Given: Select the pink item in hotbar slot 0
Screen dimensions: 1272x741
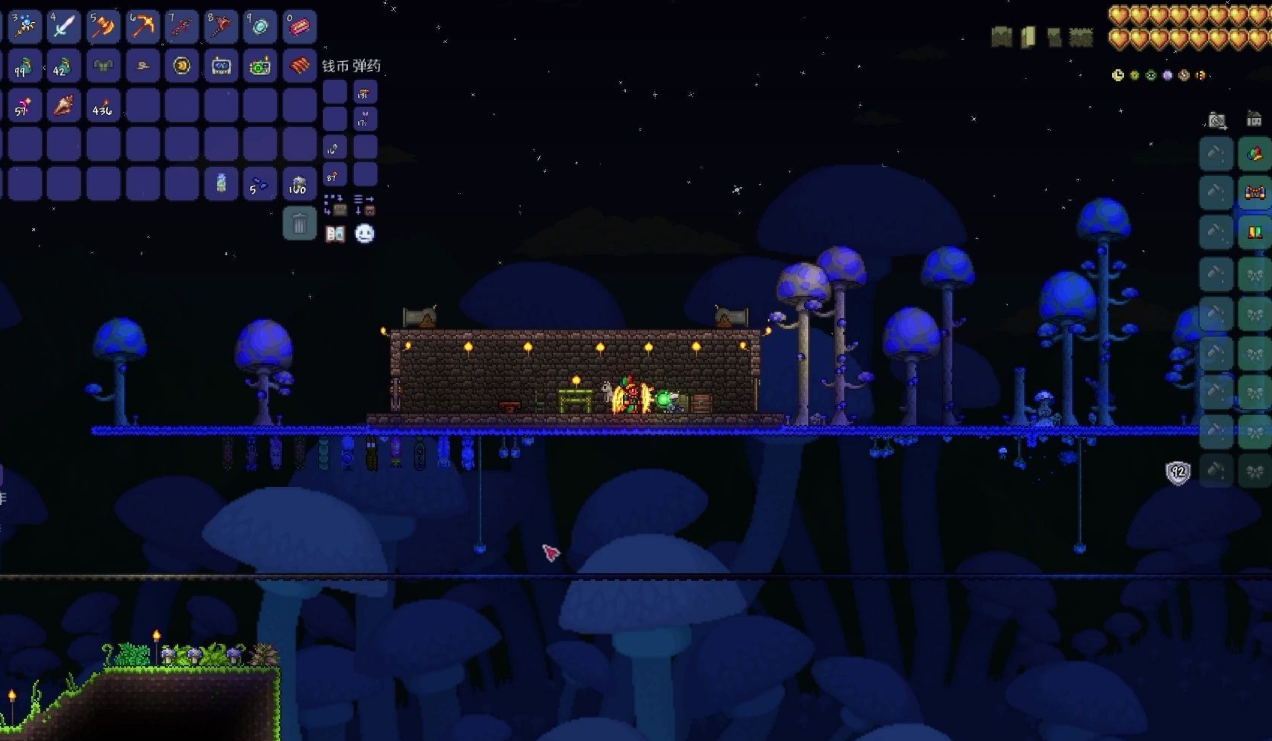Looking at the screenshot, I should click(299, 27).
